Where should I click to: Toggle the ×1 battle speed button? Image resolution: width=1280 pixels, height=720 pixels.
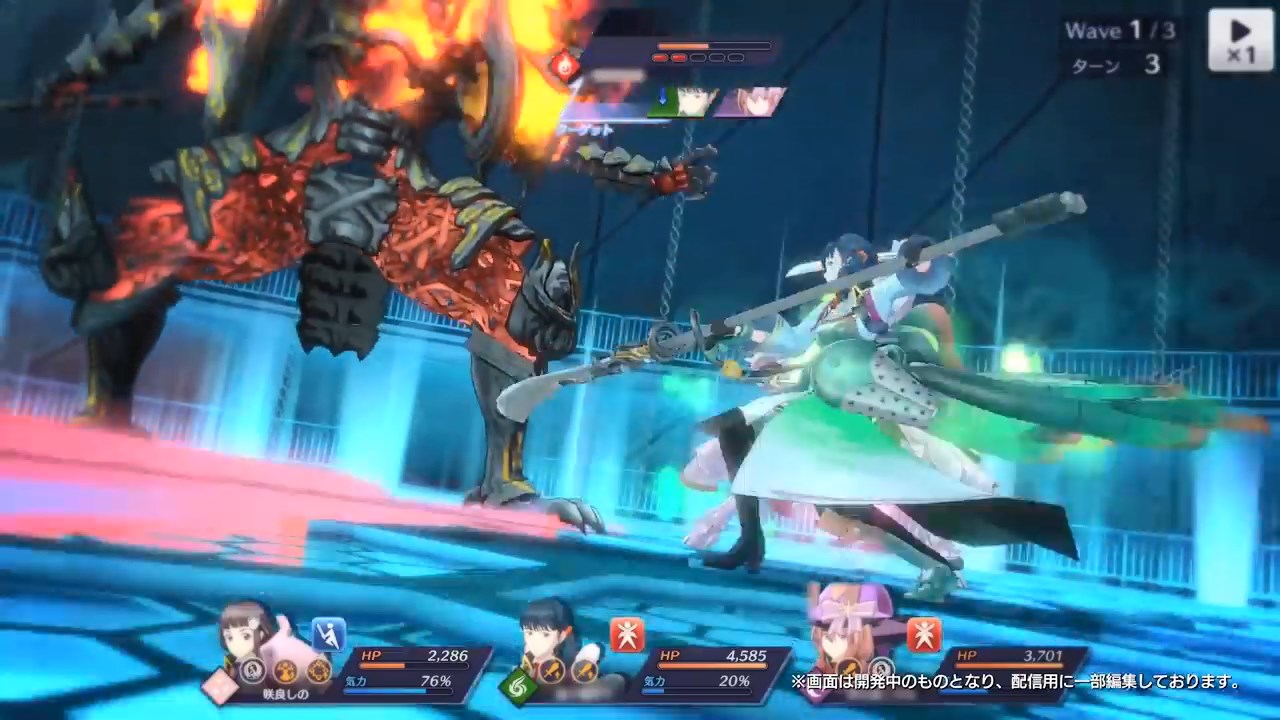[1240, 41]
